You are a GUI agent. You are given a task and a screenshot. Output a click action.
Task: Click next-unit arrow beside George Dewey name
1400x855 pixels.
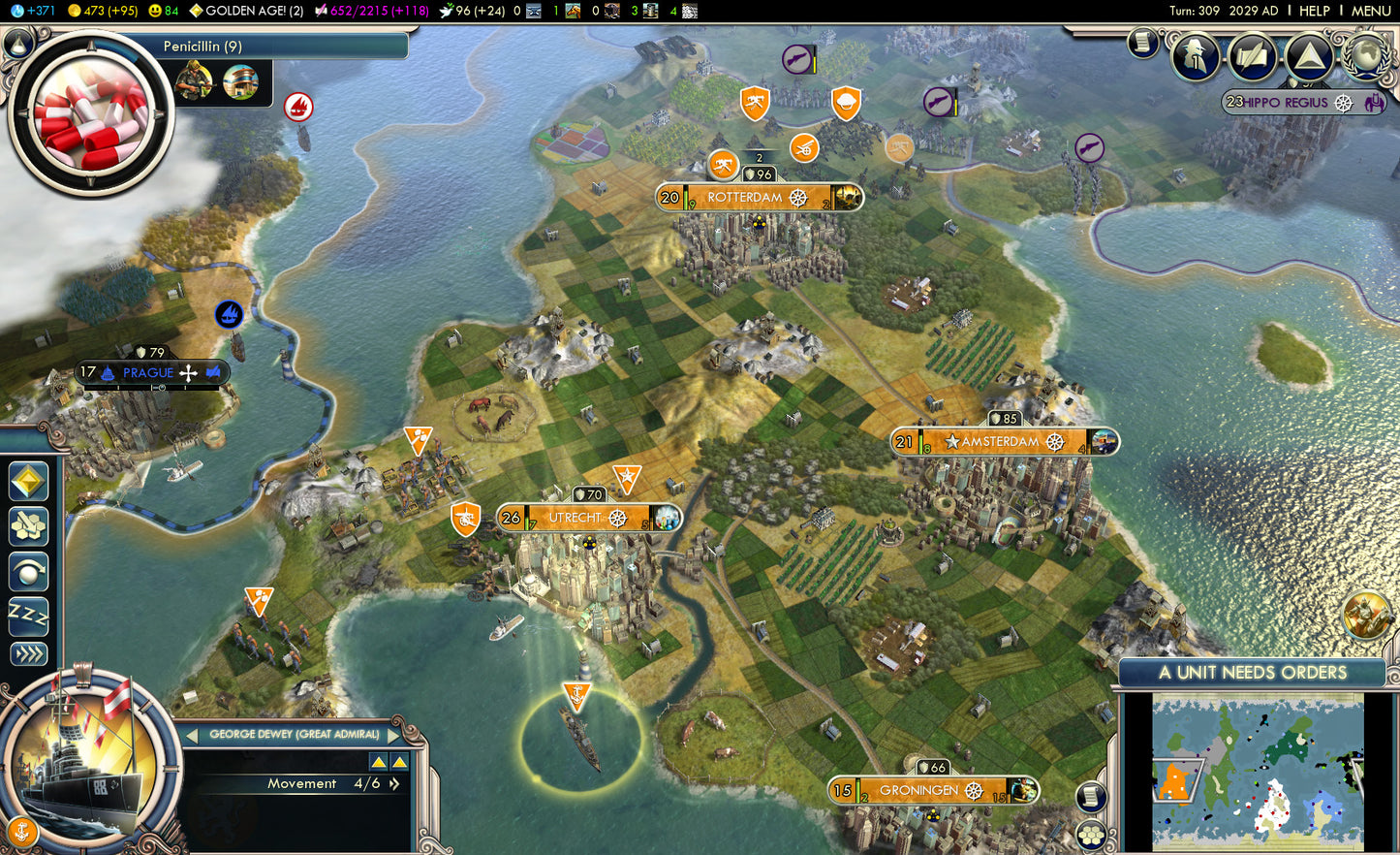tap(393, 734)
